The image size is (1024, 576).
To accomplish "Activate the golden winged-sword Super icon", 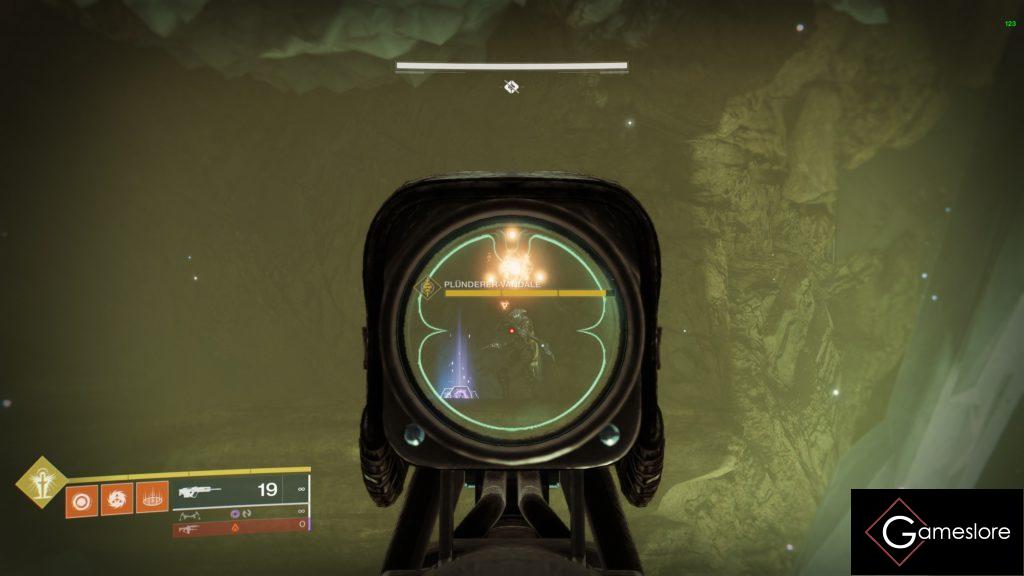I will coord(40,482).
